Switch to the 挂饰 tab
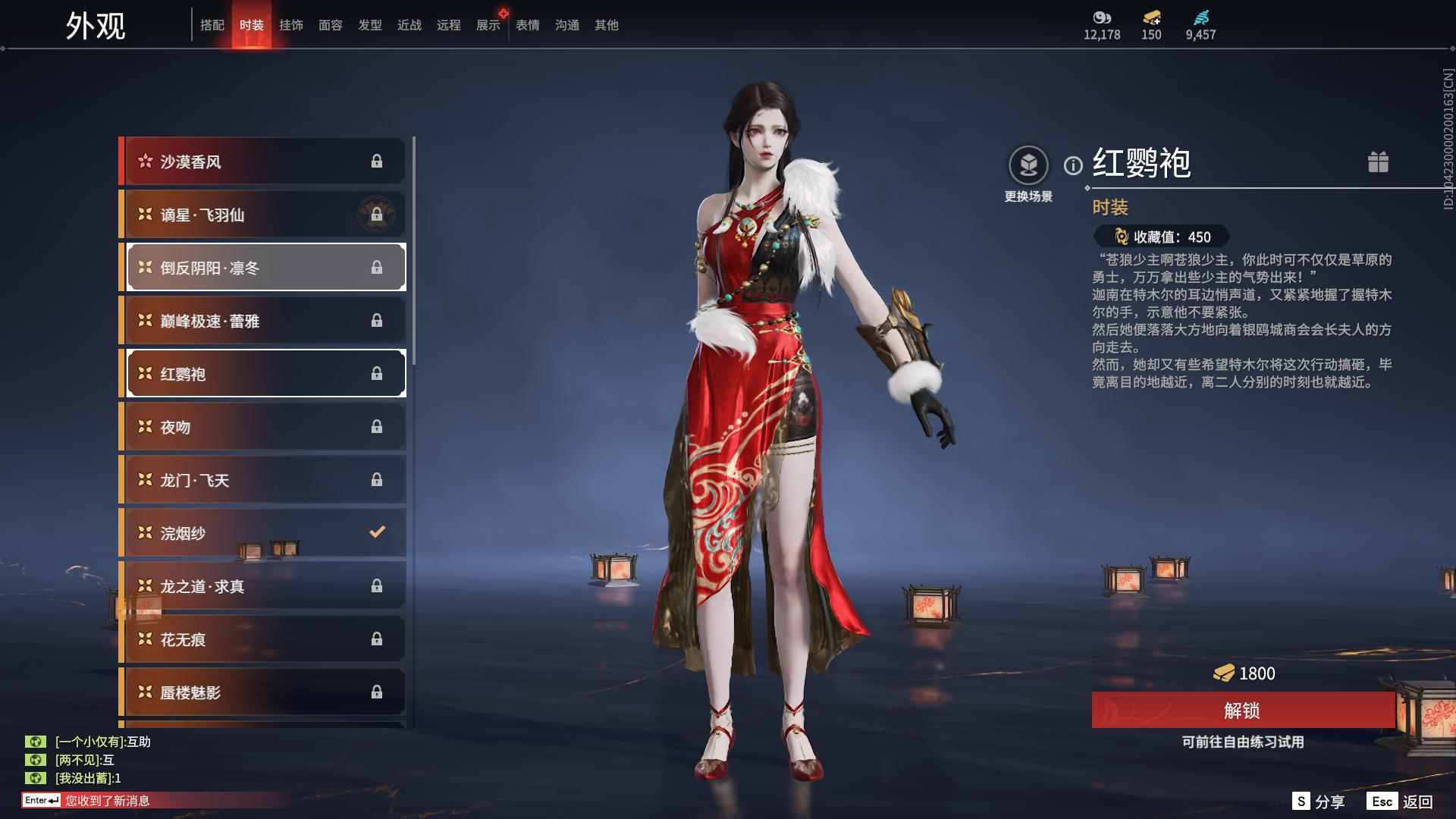The width and height of the screenshot is (1456, 819). (x=292, y=24)
